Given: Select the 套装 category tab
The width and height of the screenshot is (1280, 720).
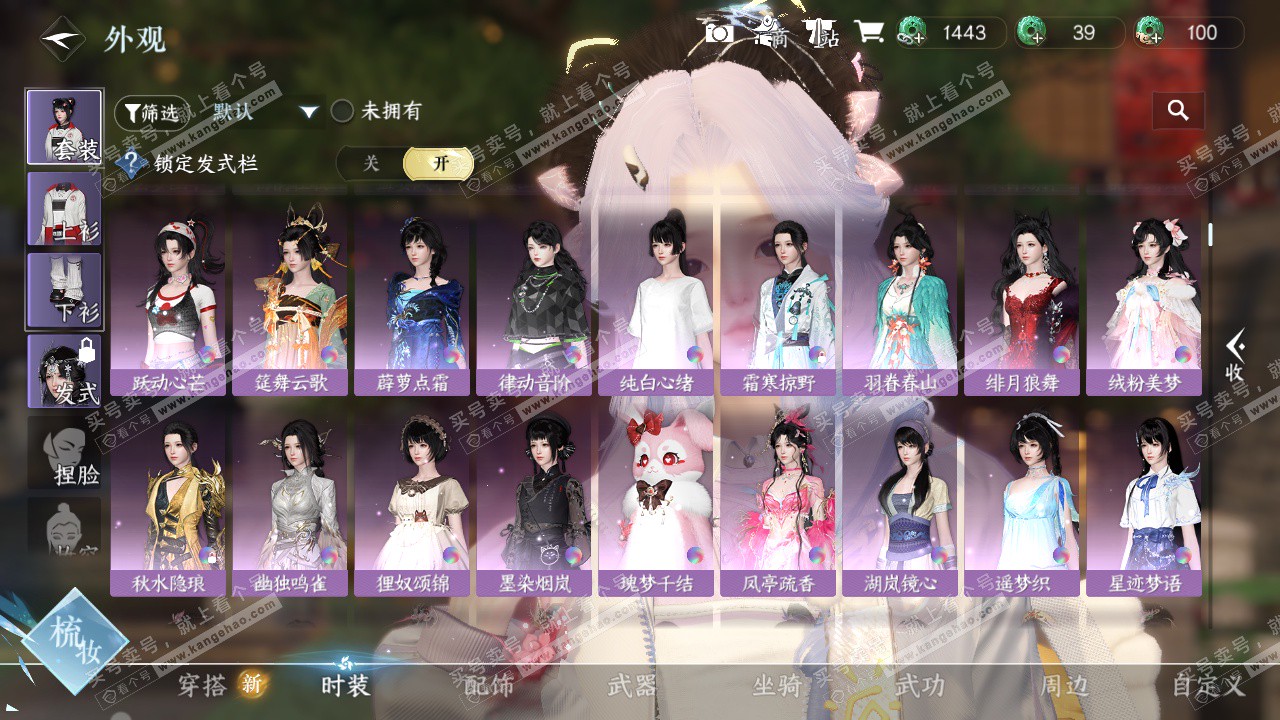Looking at the screenshot, I should point(64,127).
